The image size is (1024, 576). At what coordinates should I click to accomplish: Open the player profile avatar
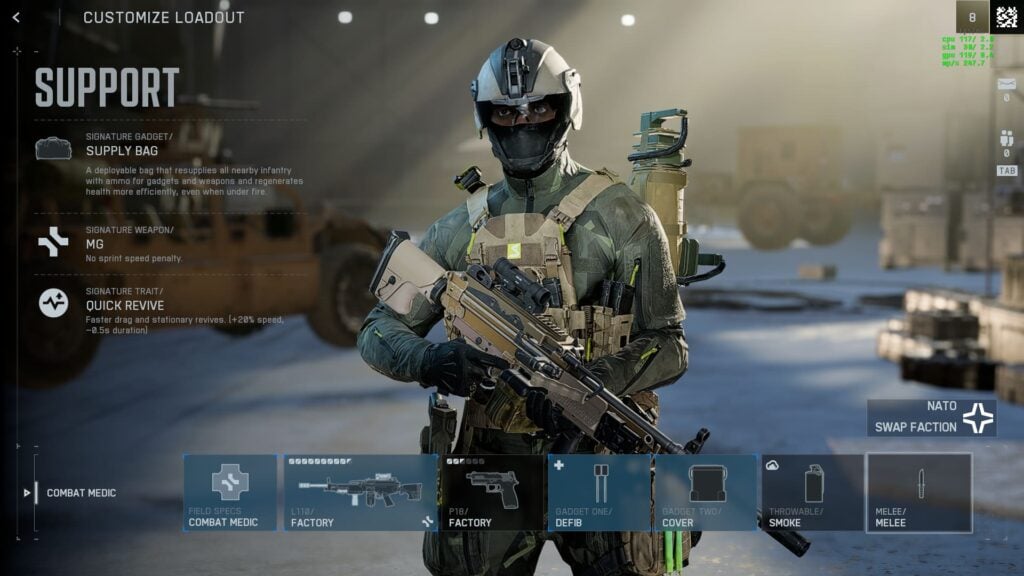(1006, 16)
